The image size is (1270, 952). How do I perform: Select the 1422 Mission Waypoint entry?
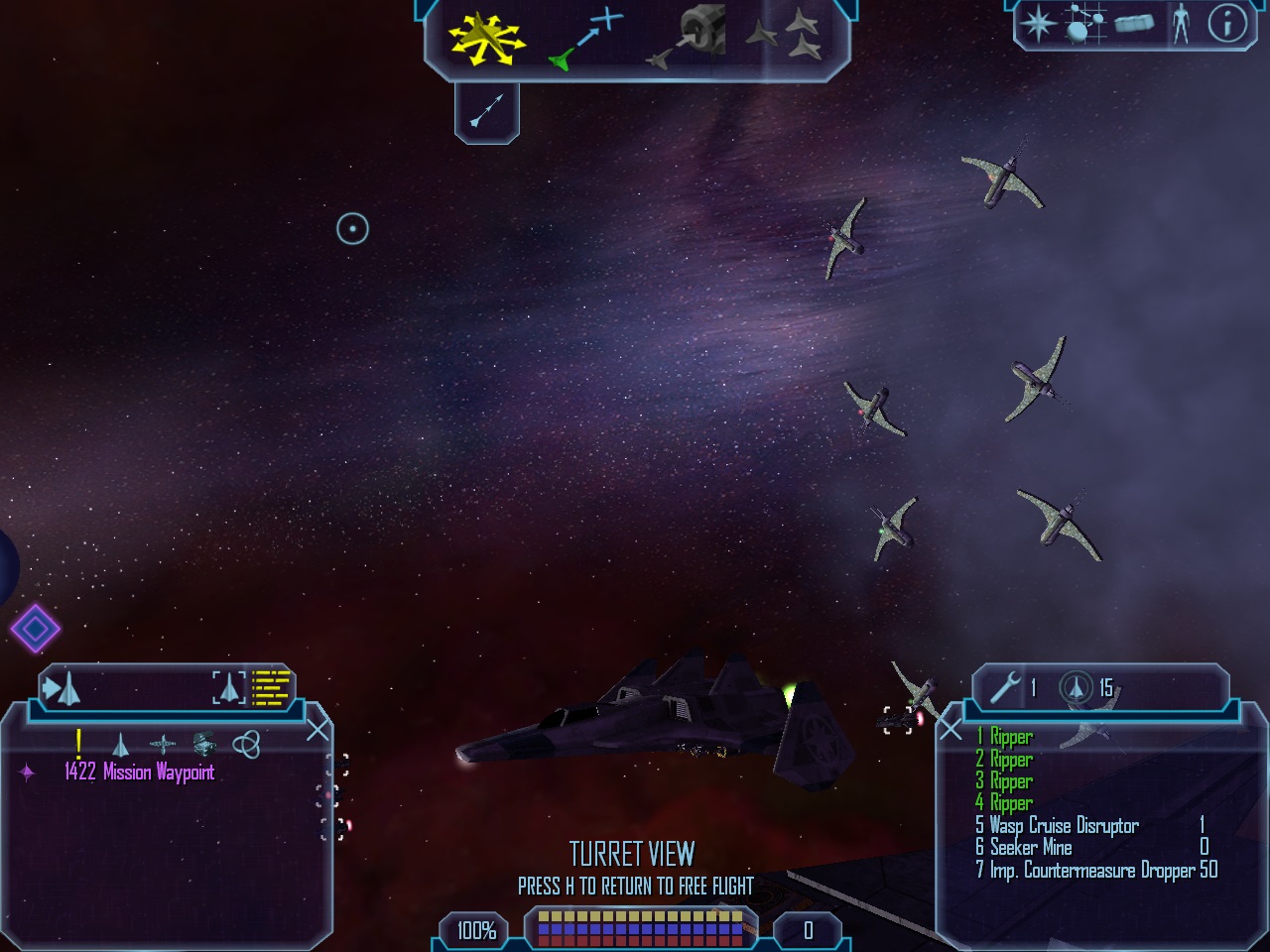tap(139, 773)
